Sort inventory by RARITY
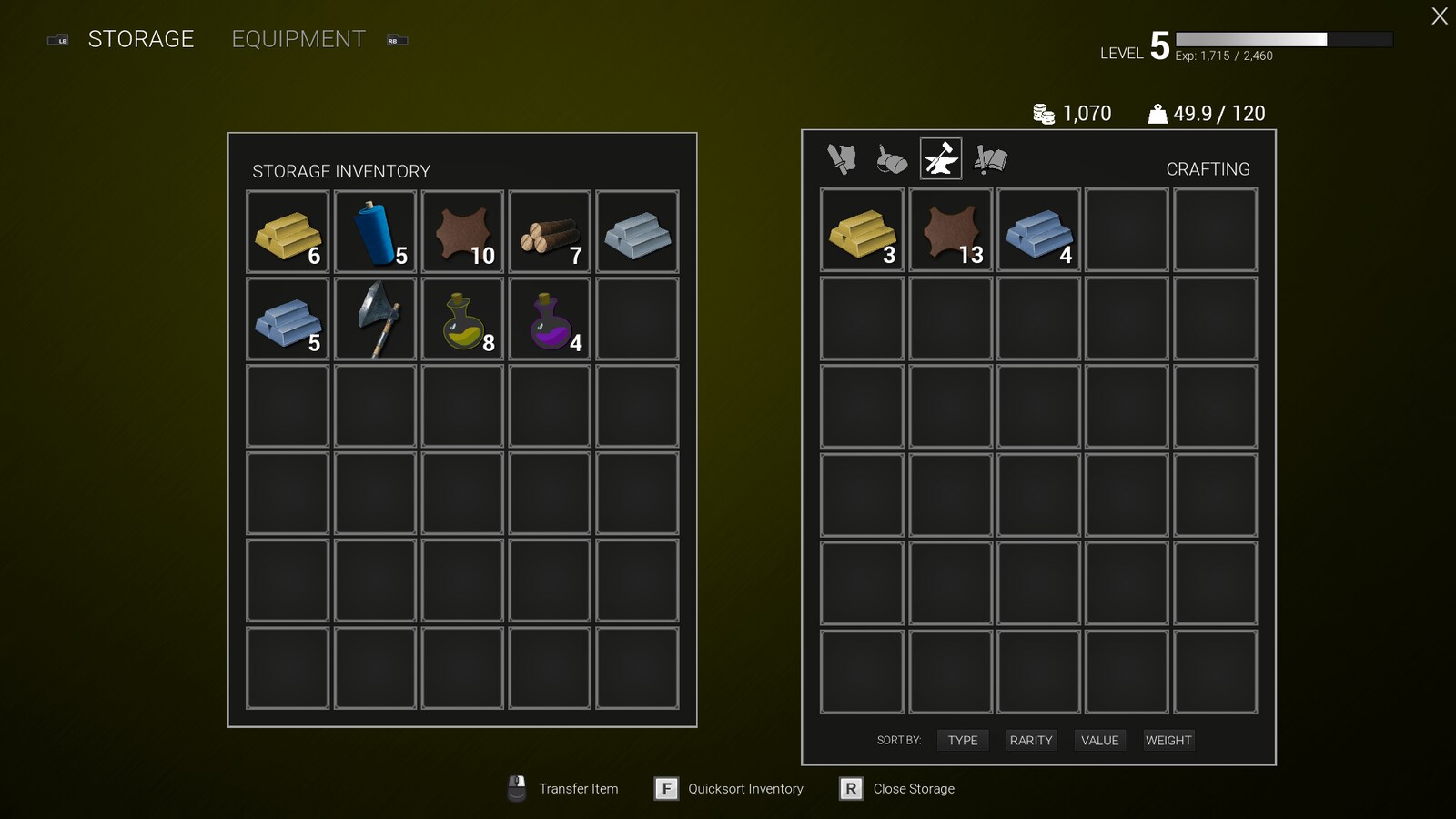1456x819 pixels. pyautogui.click(x=1031, y=740)
